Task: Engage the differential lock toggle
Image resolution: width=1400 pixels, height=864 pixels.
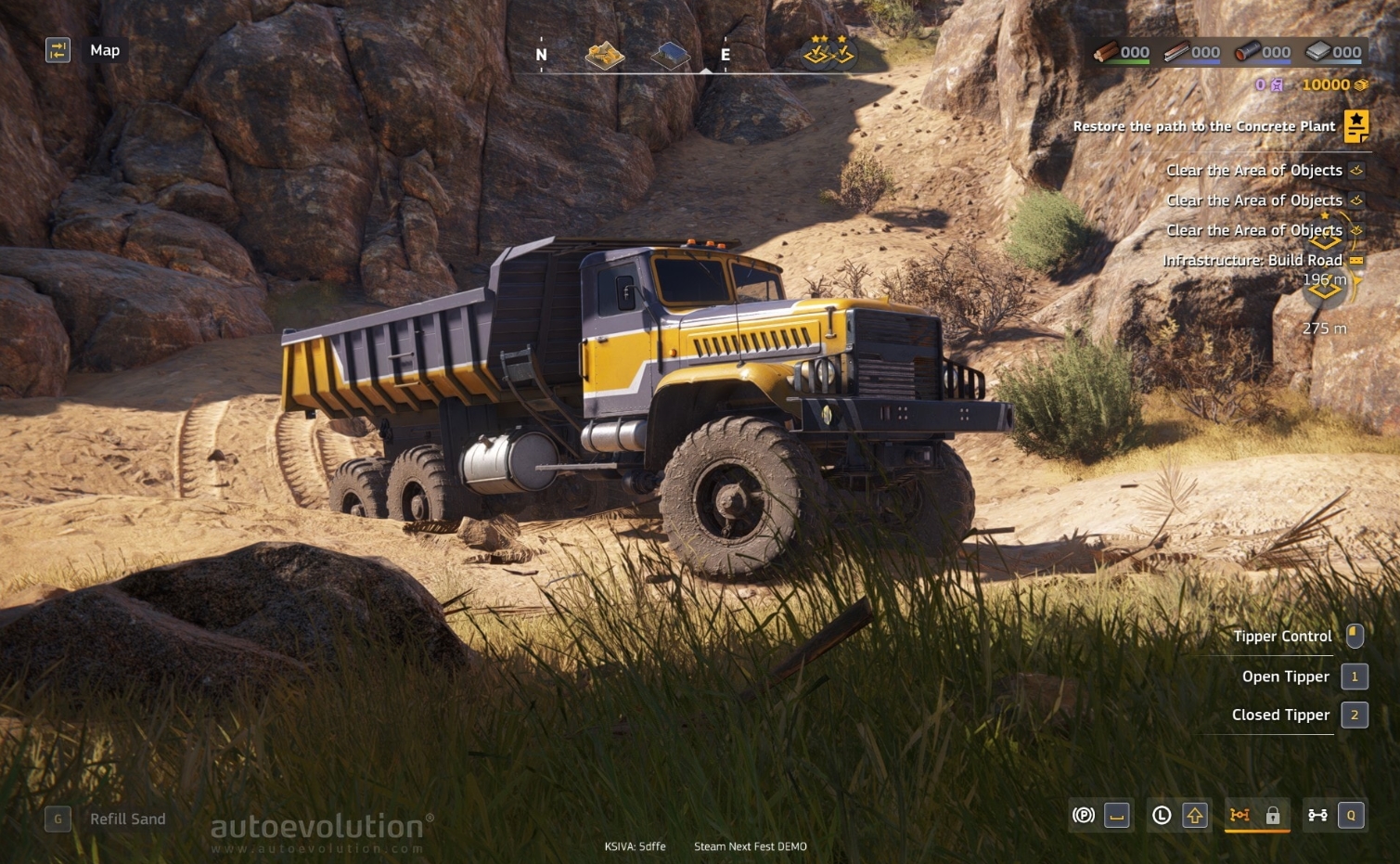Action: point(1272,816)
